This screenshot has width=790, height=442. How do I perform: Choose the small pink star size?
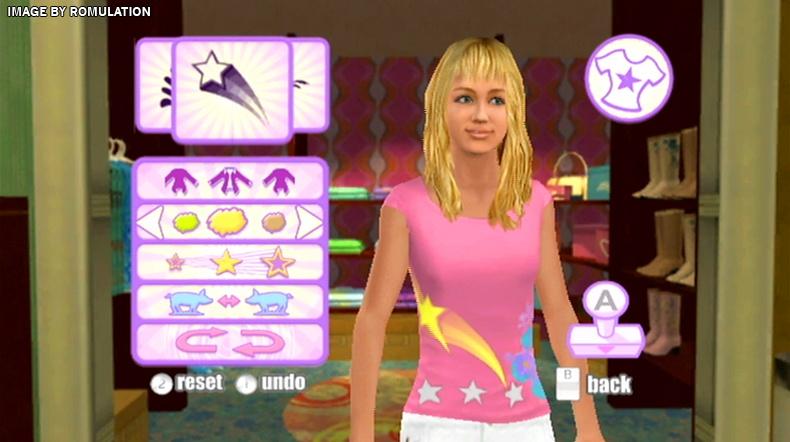point(176,262)
